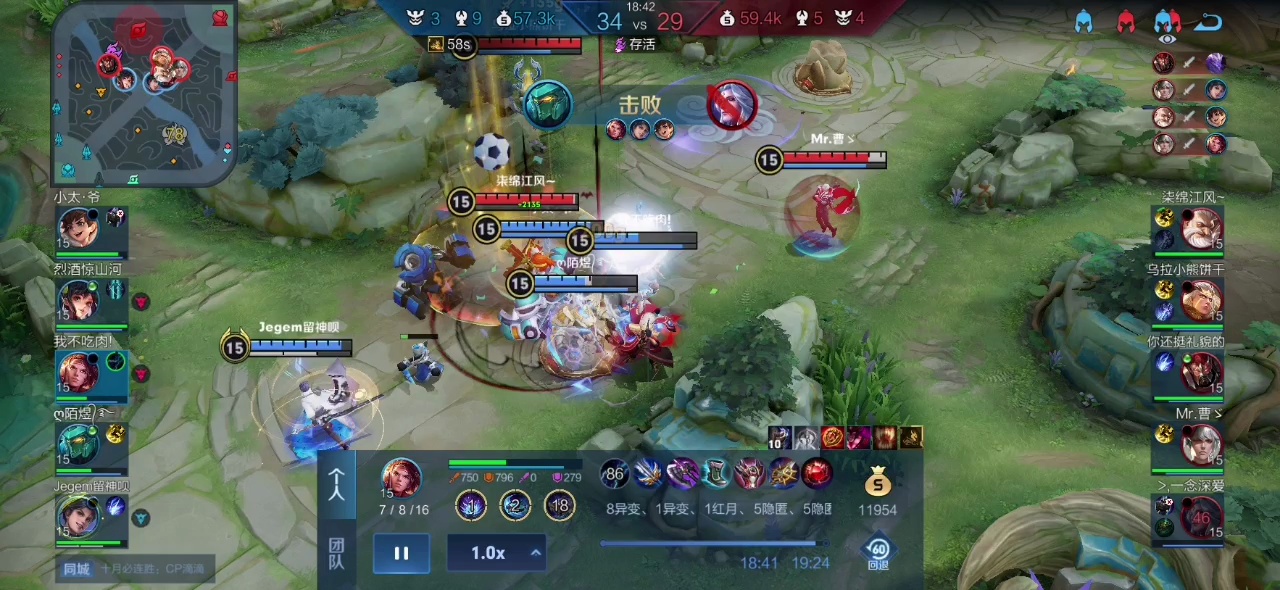Select red player Mr.曹 portrait

pyautogui.click(x=1201, y=445)
